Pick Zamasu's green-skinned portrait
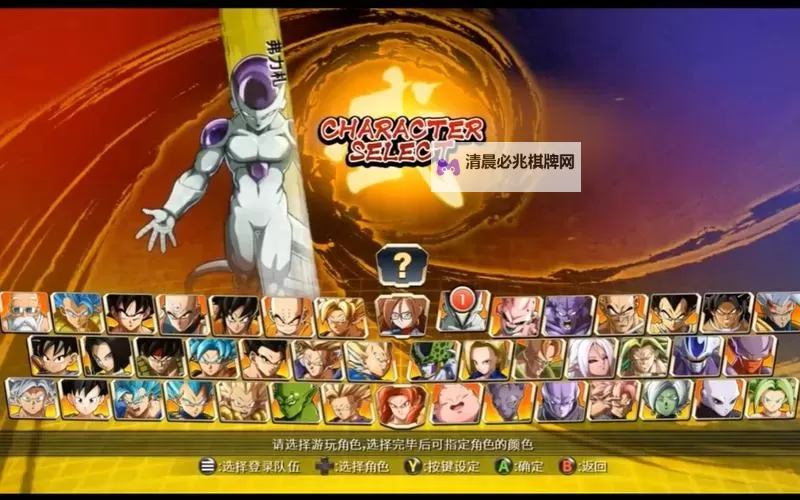800x500 pixels. tap(665, 400)
